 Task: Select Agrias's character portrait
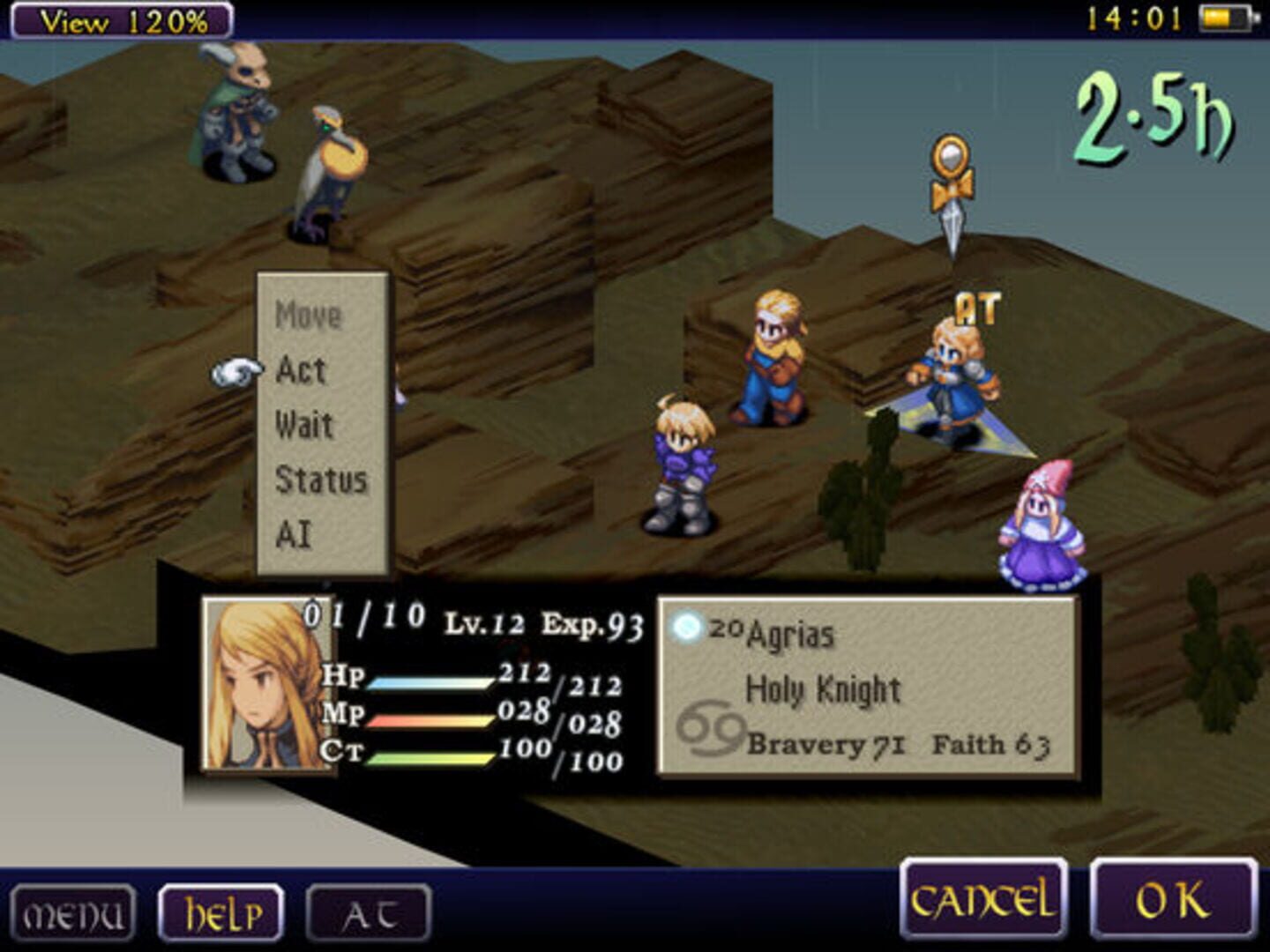point(265,688)
